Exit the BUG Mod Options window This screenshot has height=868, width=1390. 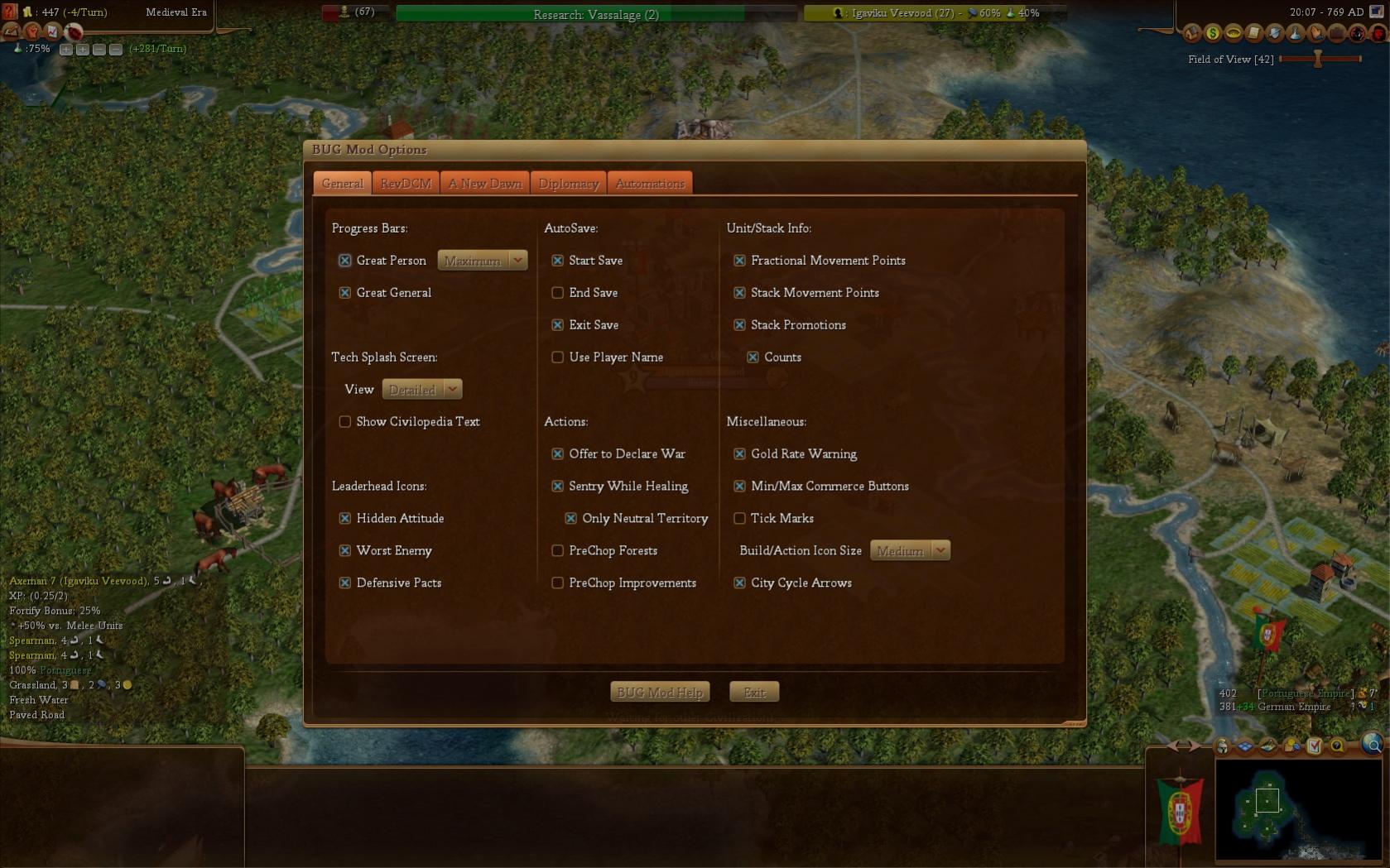754,693
